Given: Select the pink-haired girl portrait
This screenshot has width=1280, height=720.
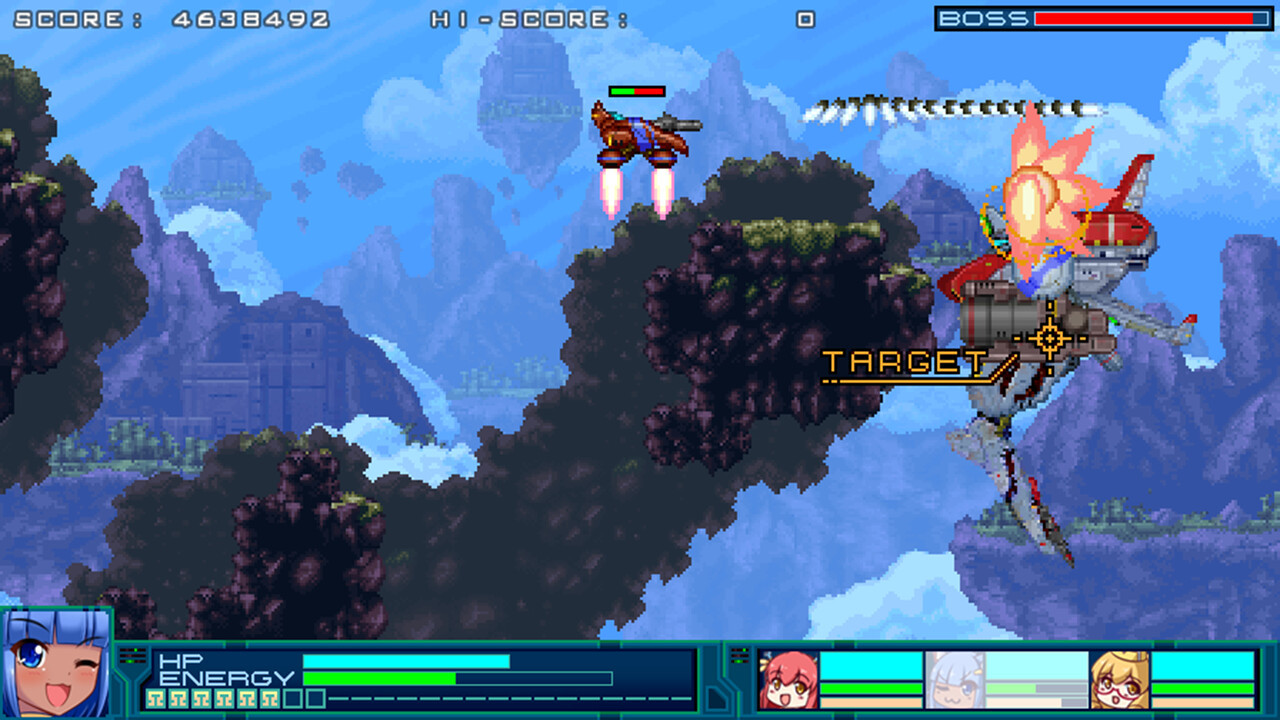Looking at the screenshot, I should pyautogui.click(x=788, y=679).
